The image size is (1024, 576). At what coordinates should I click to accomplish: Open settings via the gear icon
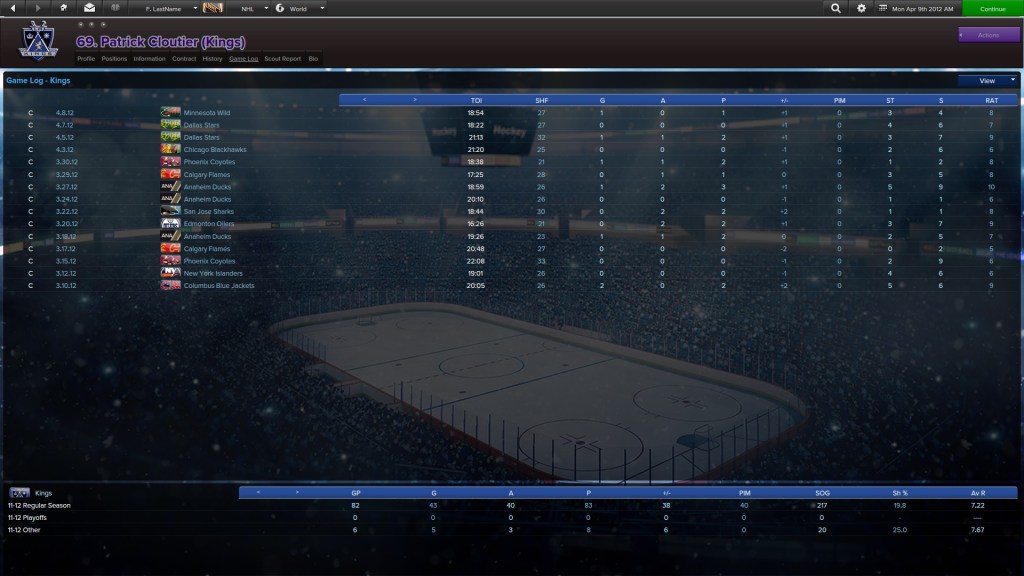click(862, 8)
